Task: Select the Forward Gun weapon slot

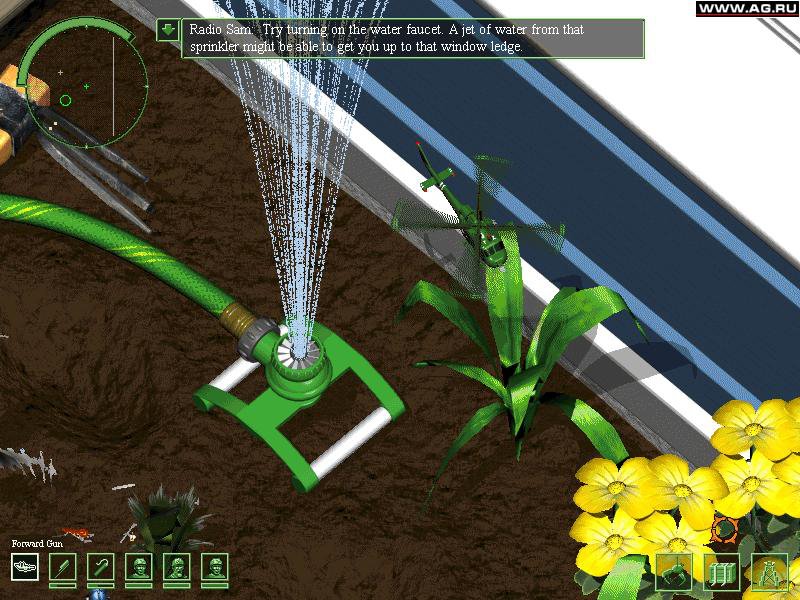Action: [x=25, y=567]
